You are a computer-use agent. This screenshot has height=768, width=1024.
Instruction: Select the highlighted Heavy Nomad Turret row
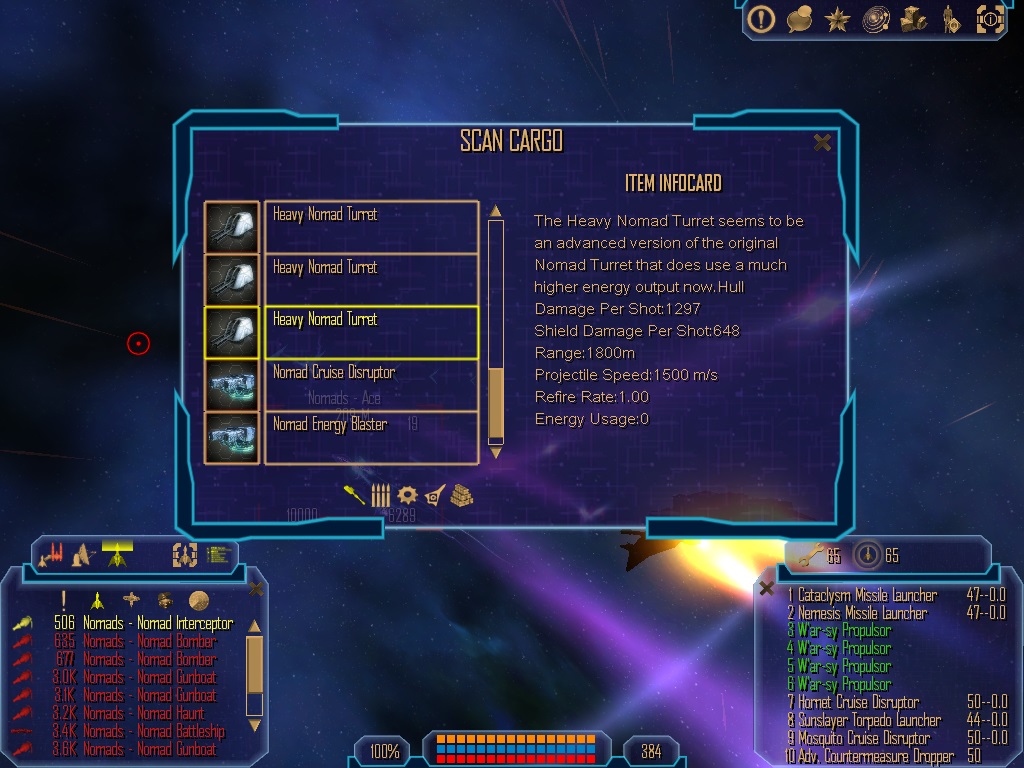[x=370, y=332]
